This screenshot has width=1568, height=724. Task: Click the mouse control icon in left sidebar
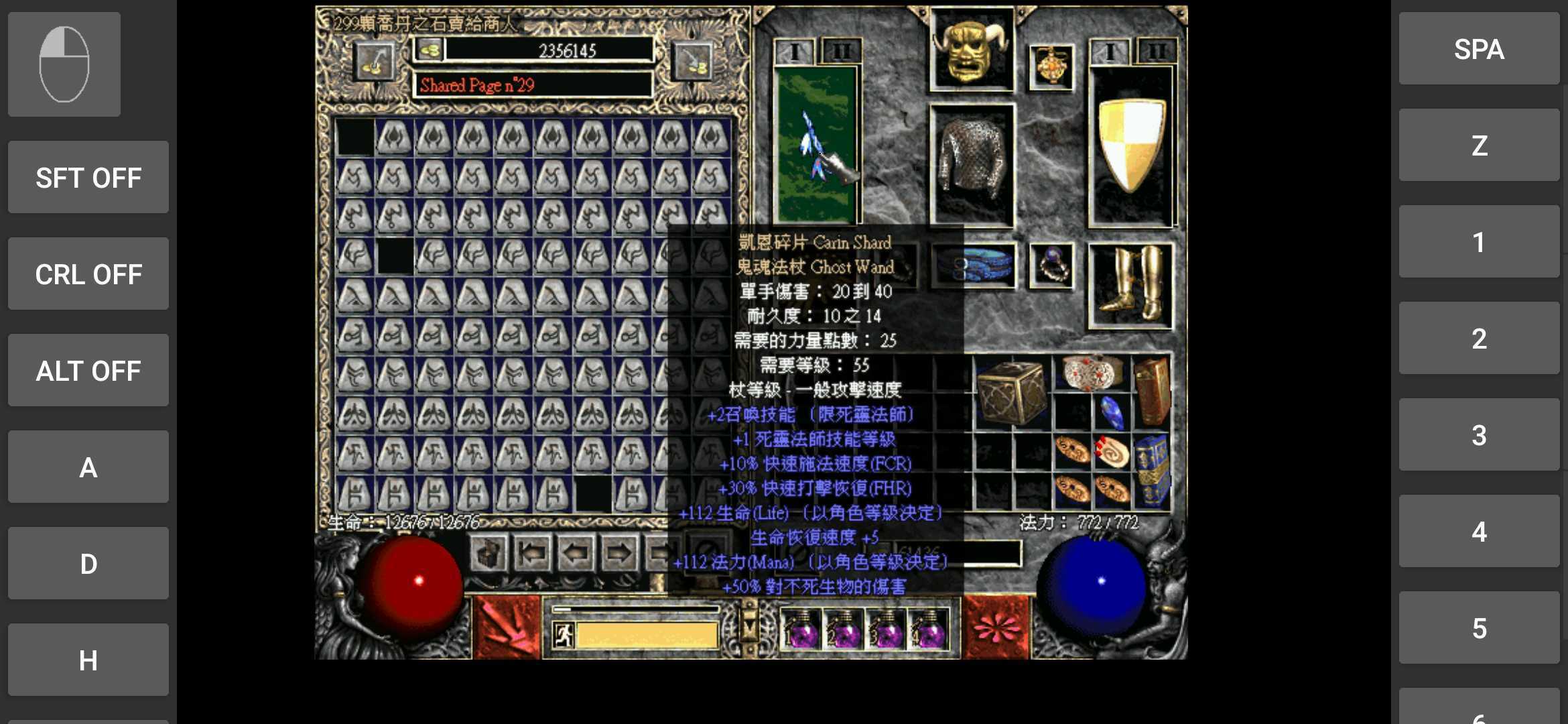tap(64, 64)
